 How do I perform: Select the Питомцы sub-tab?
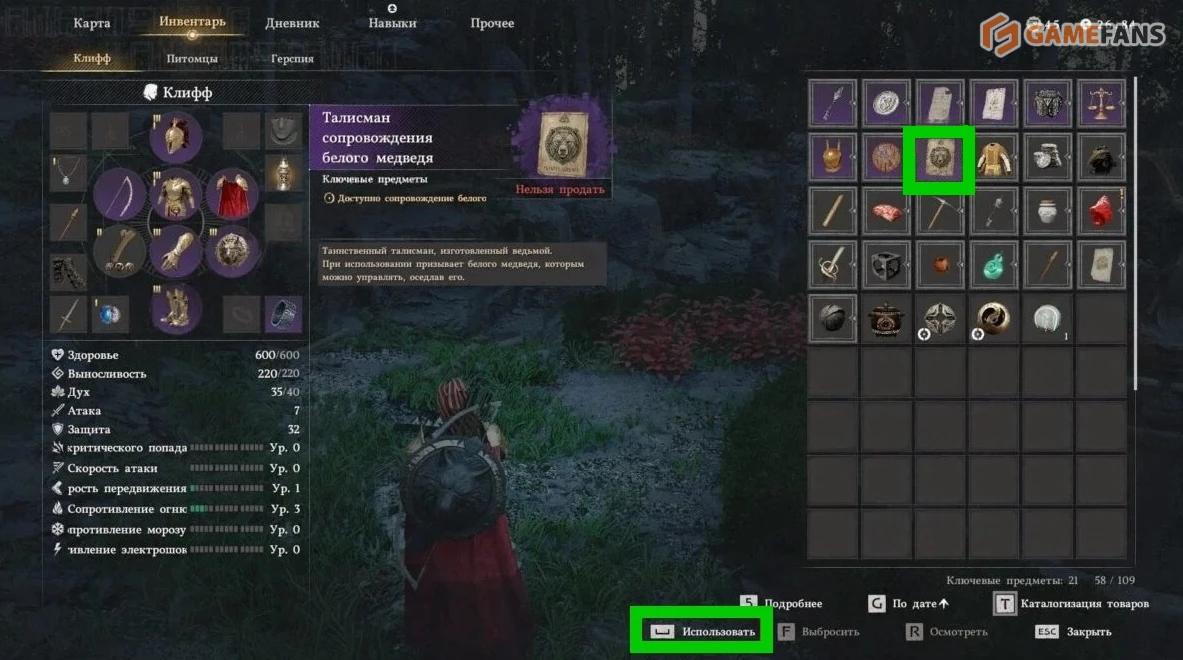(192, 59)
